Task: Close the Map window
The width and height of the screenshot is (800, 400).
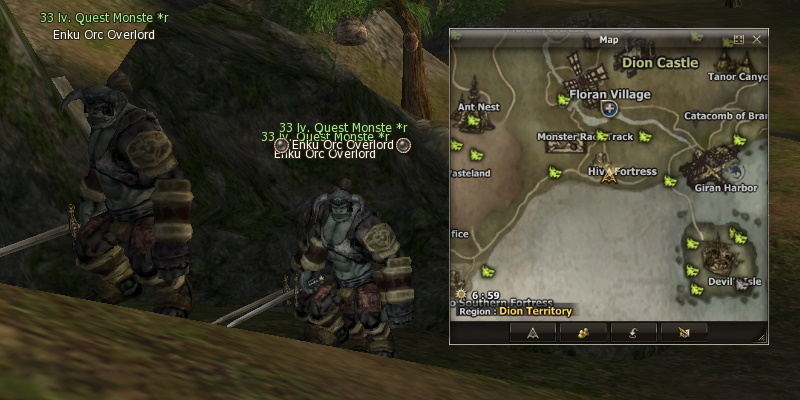Action: [x=757, y=40]
